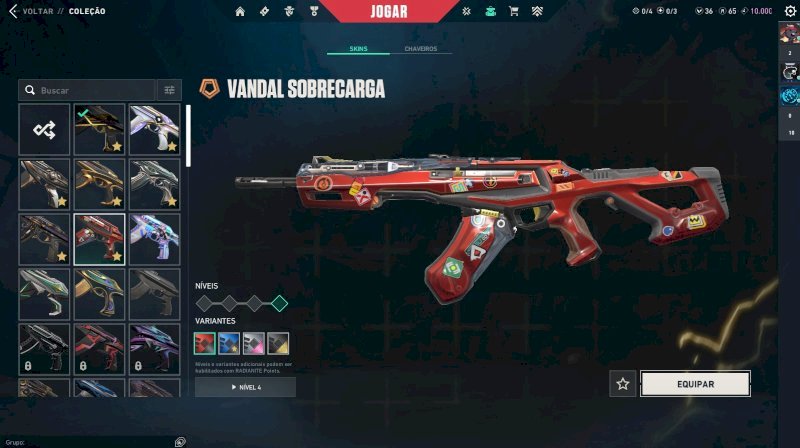Image resolution: width=800 pixels, height=448 pixels.
Task: Equip the skin with the EQUIPAR button
Action: coord(695,383)
